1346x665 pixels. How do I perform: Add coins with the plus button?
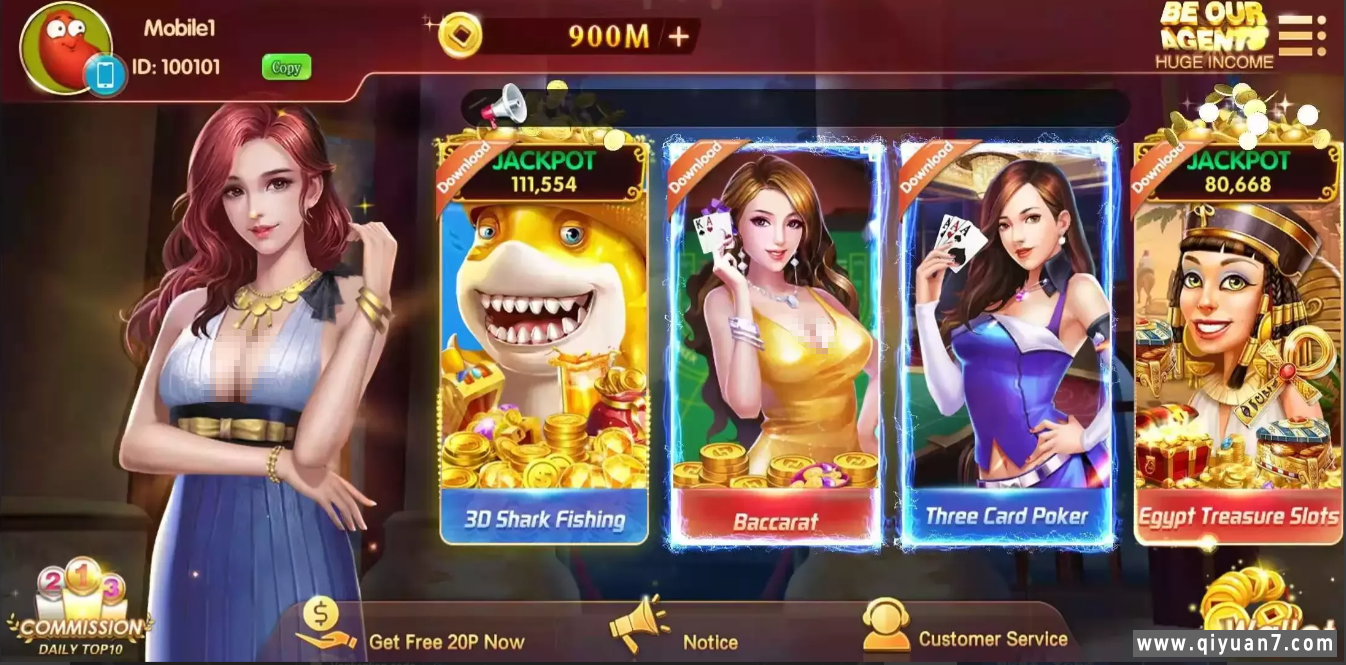pyautogui.click(x=679, y=37)
